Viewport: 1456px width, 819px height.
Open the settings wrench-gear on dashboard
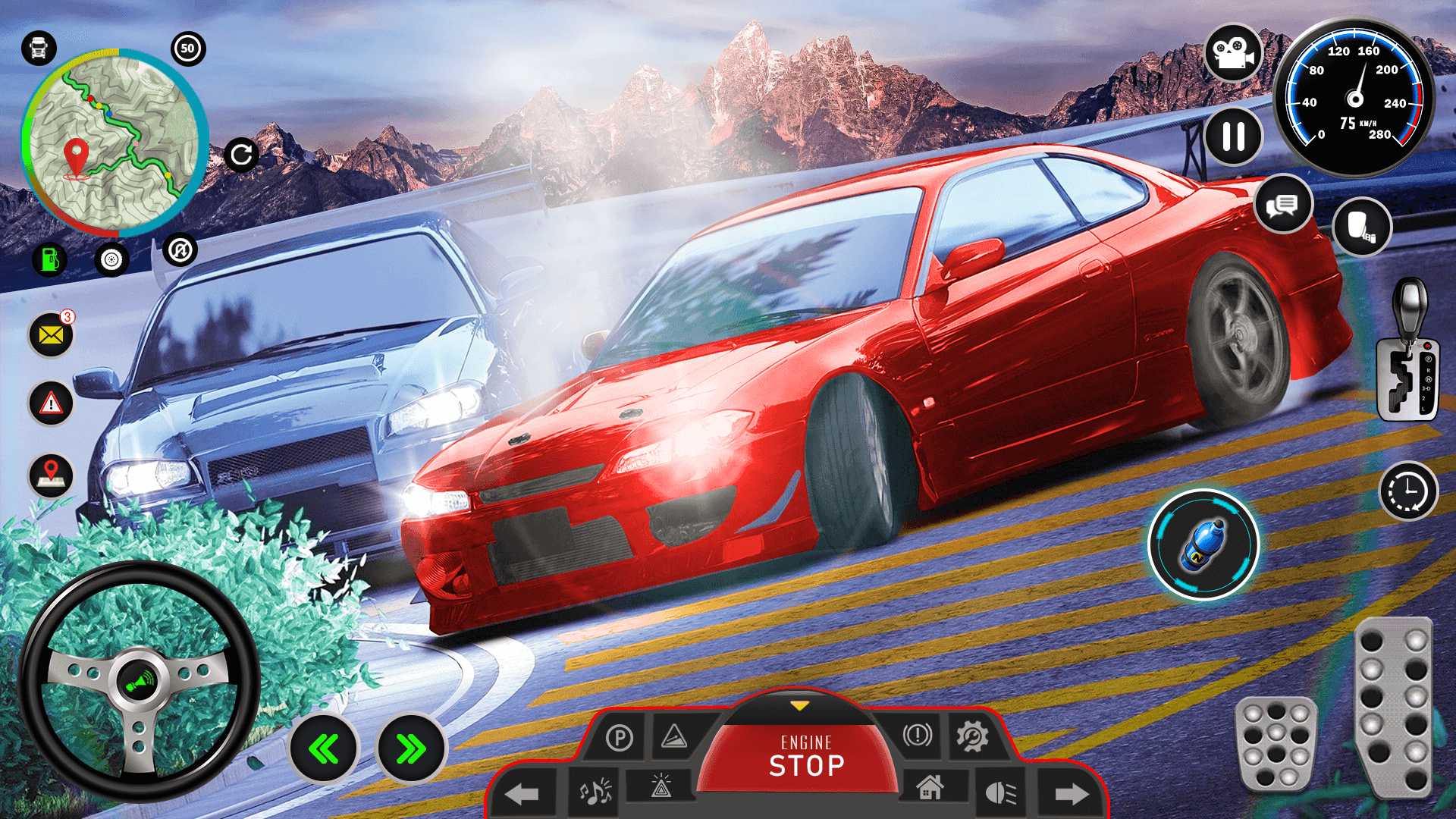click(x=973, y=737)
